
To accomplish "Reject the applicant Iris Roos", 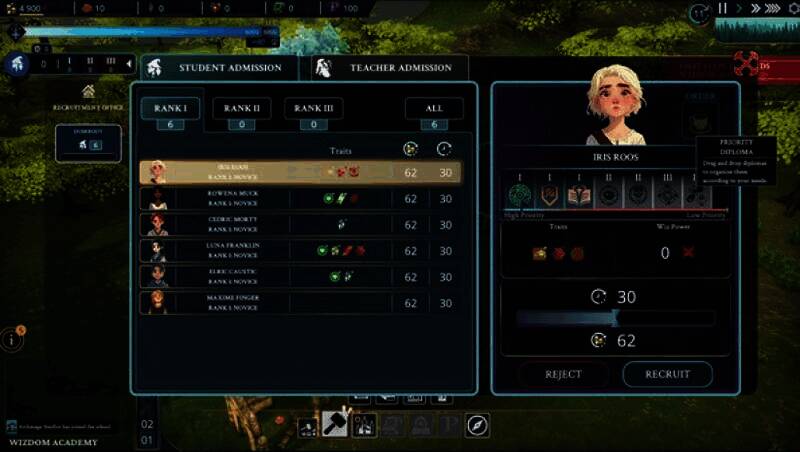I will click(564, 374).
